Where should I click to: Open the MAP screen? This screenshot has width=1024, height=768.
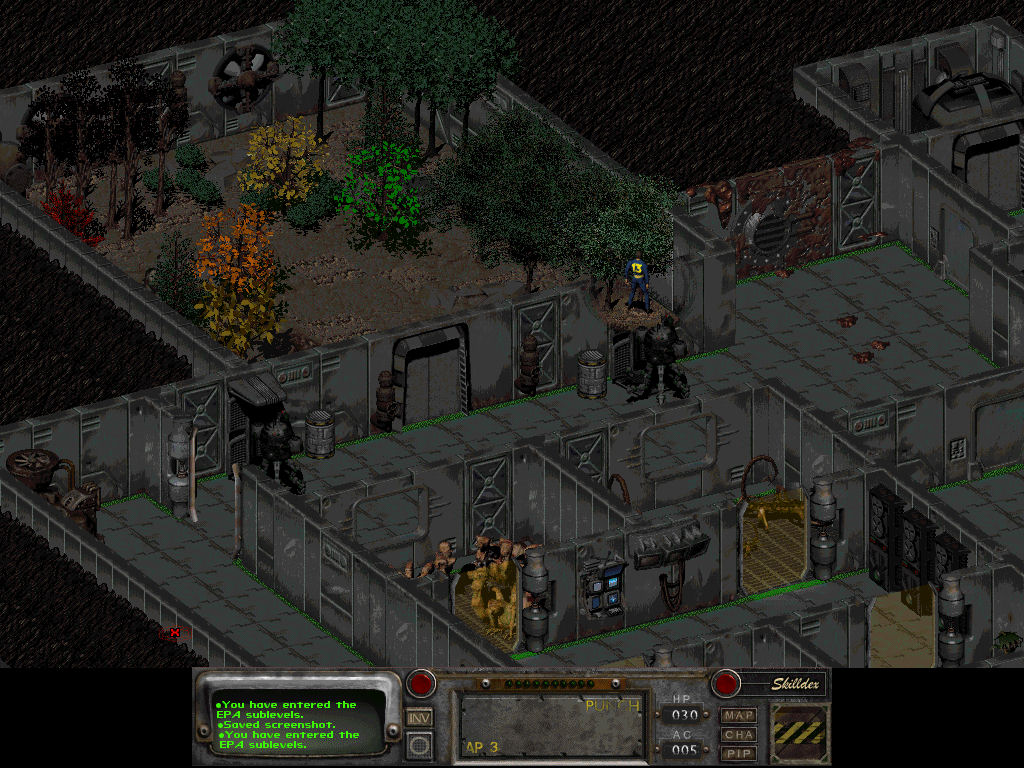click(x=739, y=716)
